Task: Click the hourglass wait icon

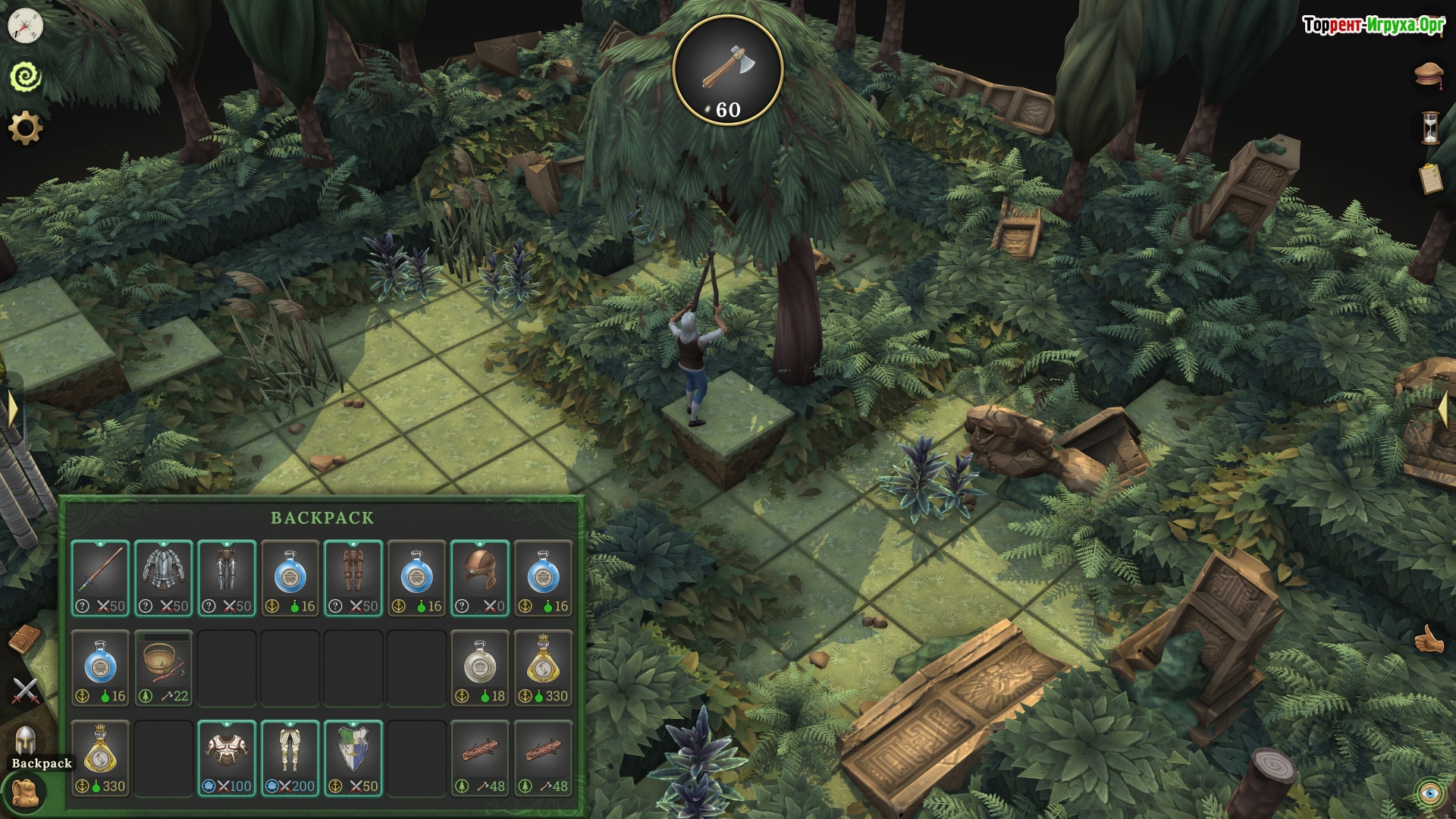Action: pos(1429,127)
